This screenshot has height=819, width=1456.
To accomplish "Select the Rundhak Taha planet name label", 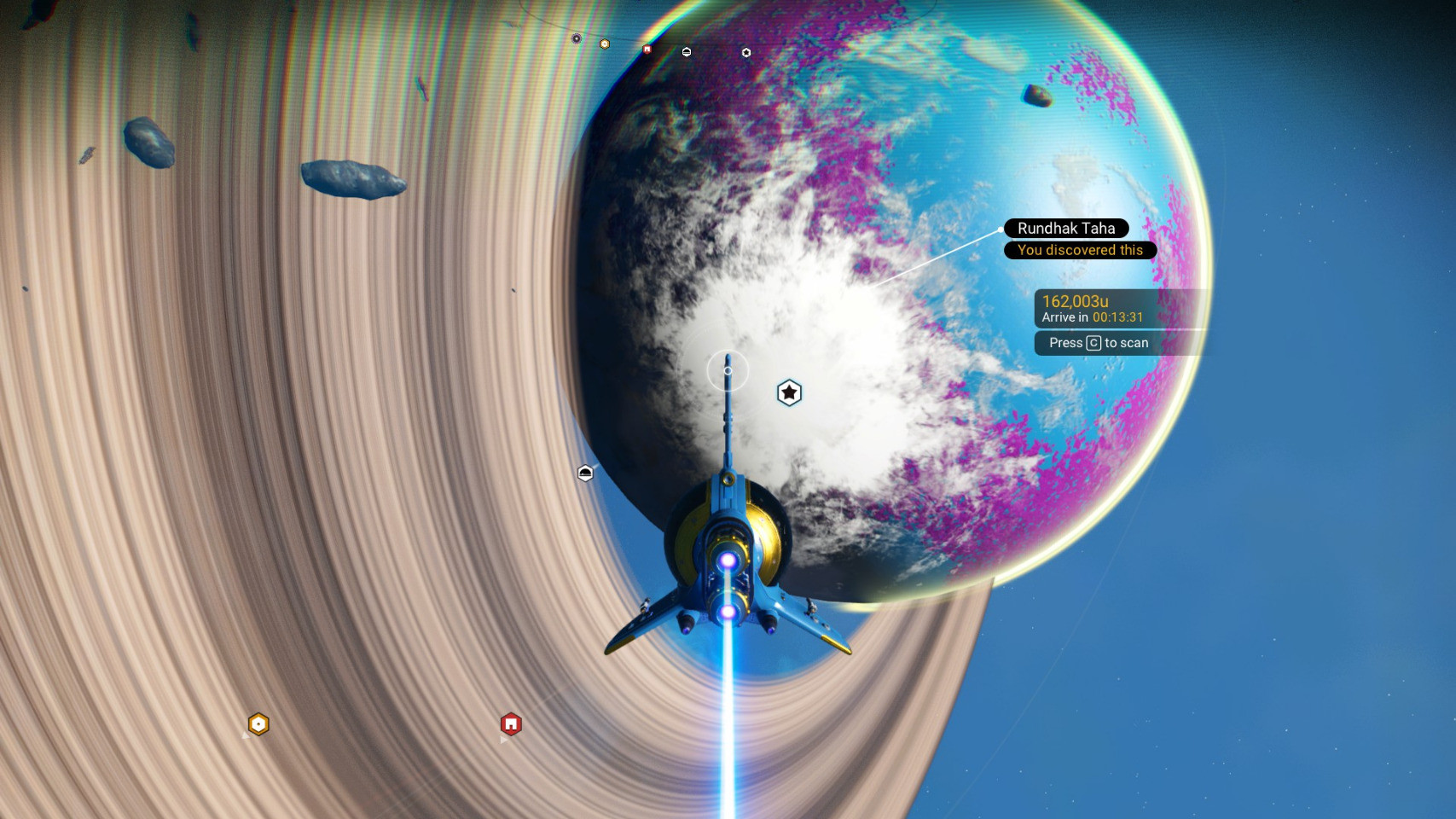I will [x=1066, y=229].
